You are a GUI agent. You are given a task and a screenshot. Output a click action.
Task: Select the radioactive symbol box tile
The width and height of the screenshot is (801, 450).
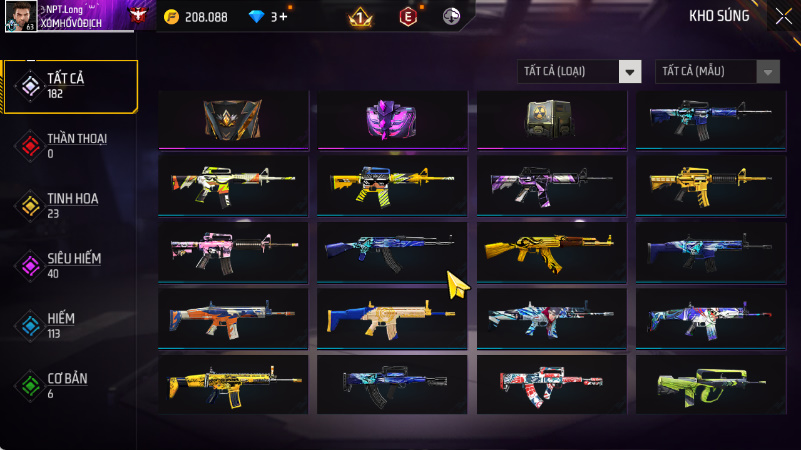tap(551, 119)
